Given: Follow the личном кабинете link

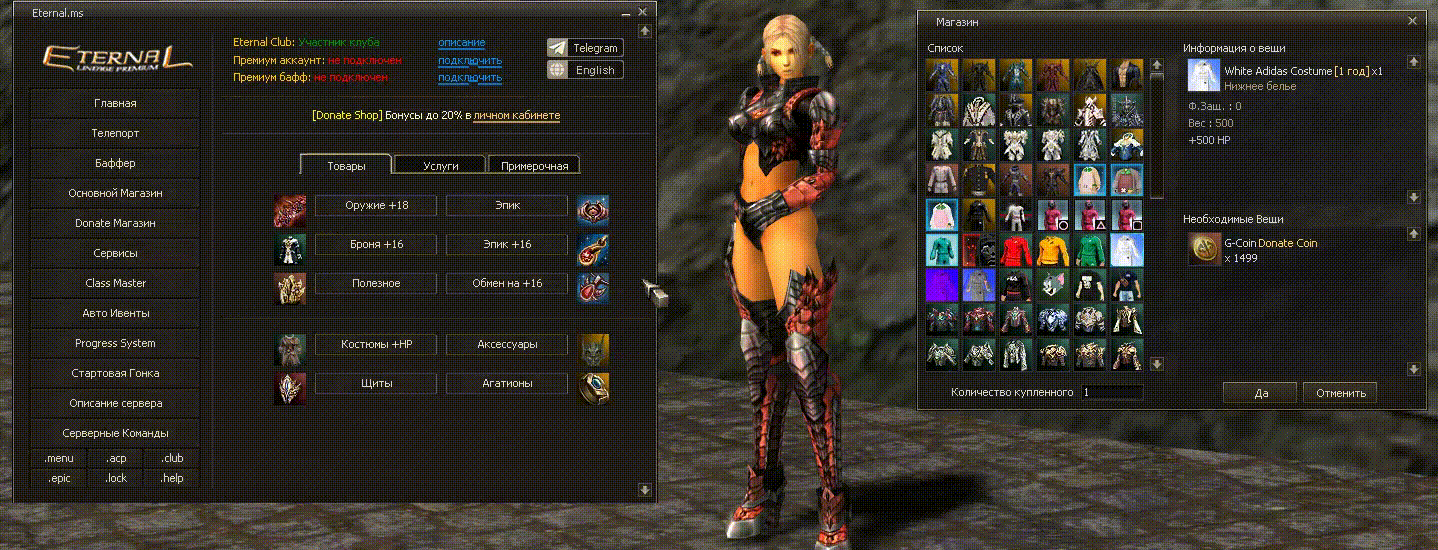Looking at the screenshot, I should tap(516, 116).
